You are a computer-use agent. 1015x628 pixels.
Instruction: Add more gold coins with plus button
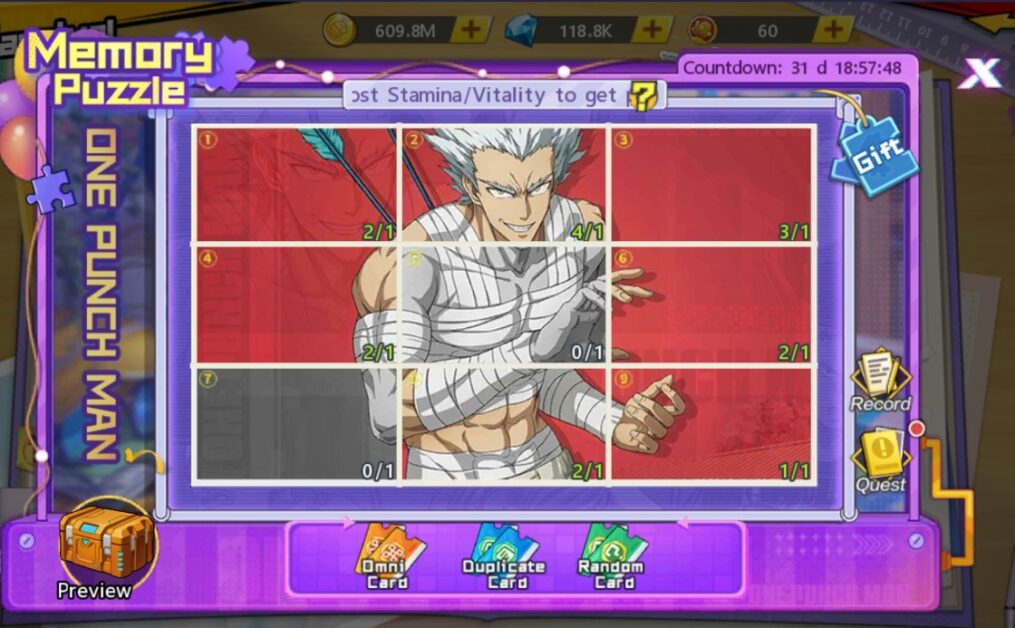pyautogui.click(x=469, y=30)
